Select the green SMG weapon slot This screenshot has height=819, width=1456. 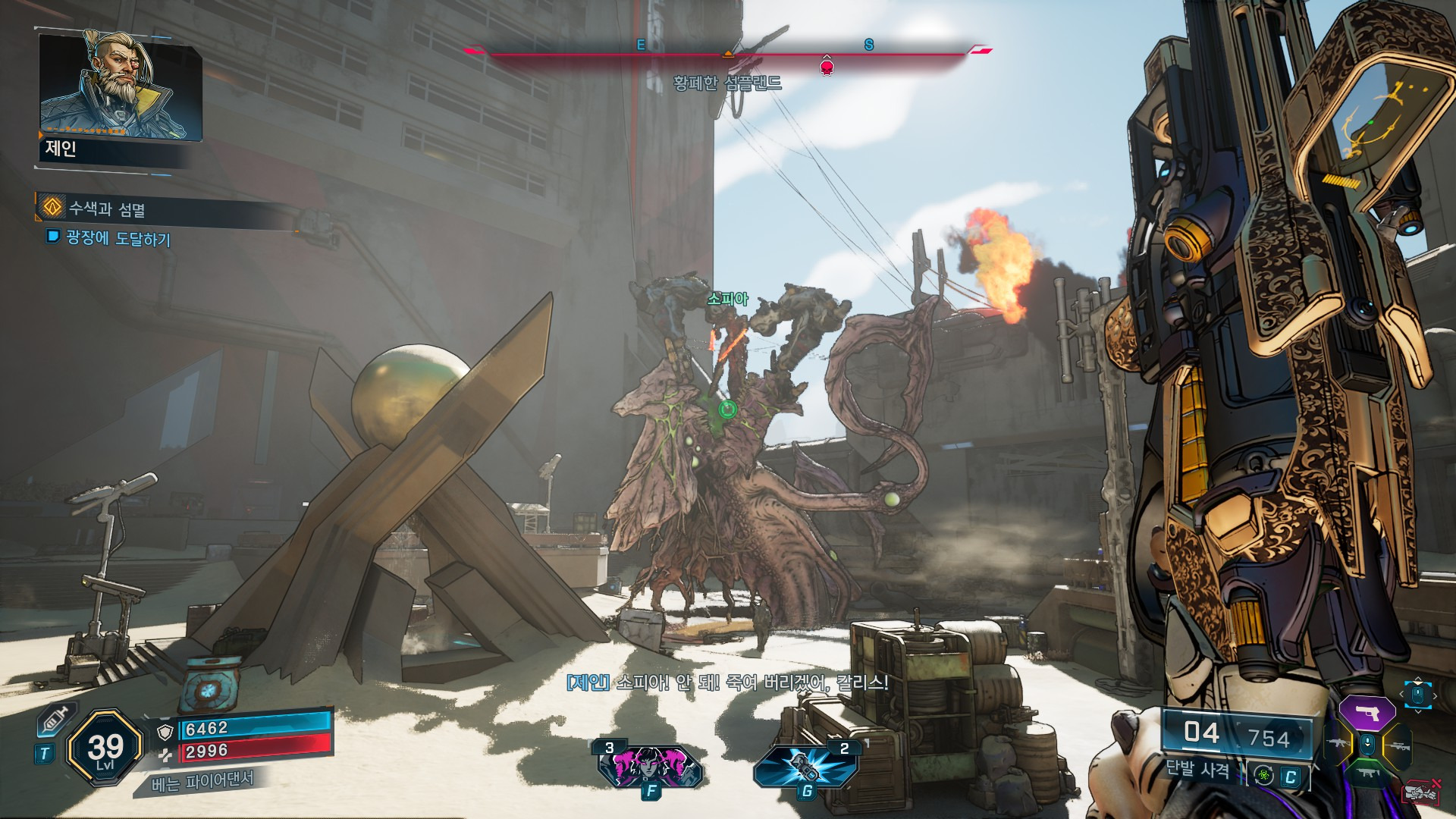tap(1367, 774)
